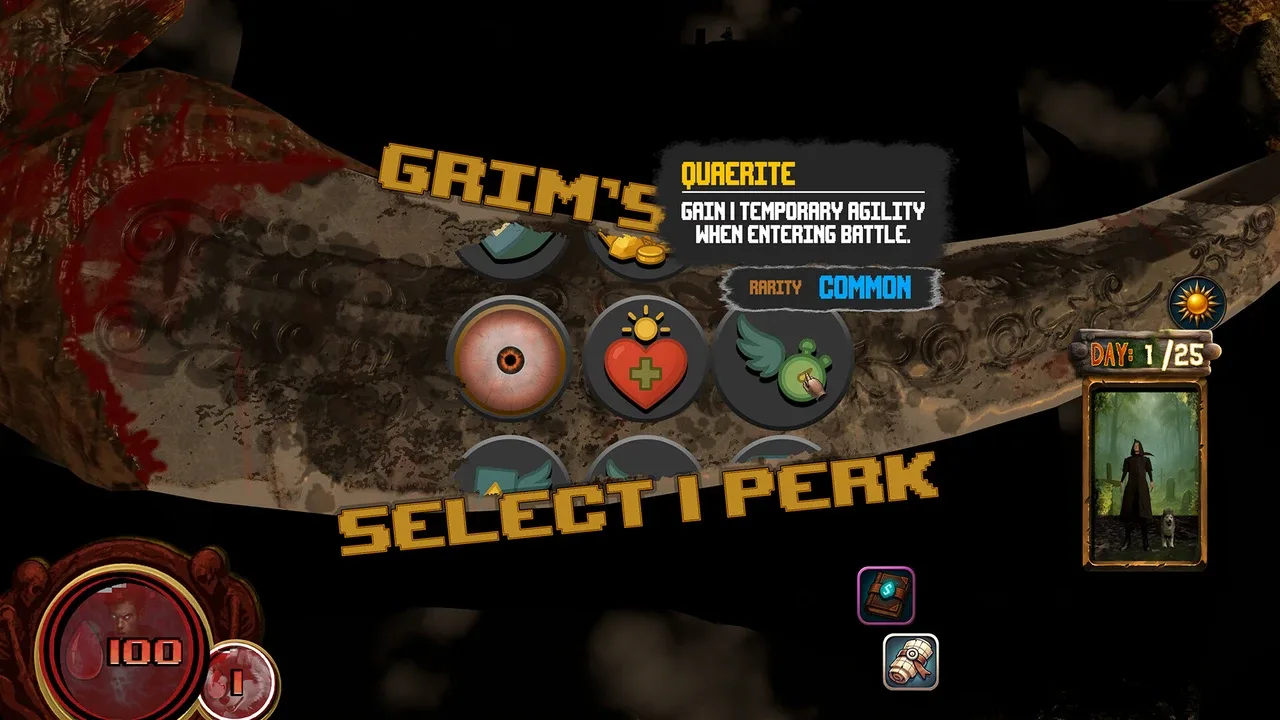
Task: Select the bloodshot eyeball perk
Action: 510,358
